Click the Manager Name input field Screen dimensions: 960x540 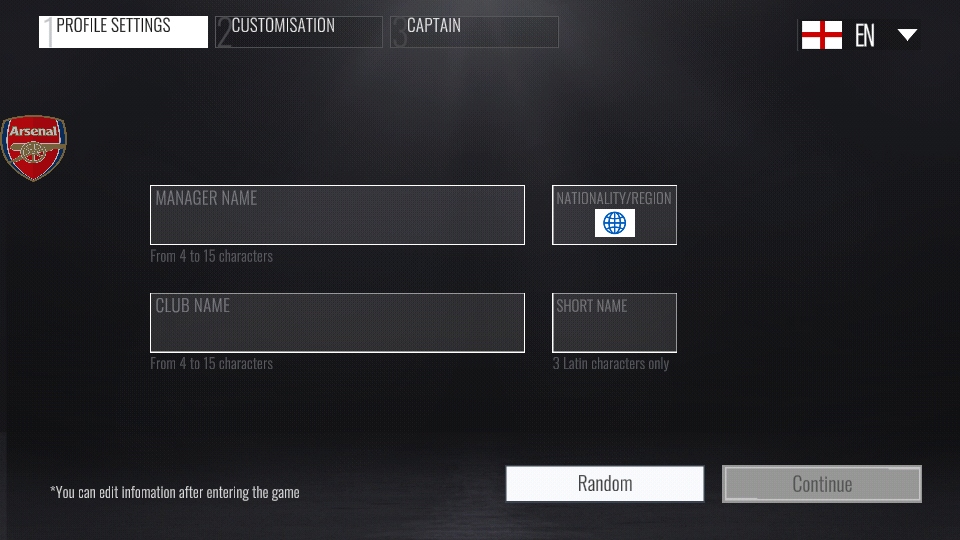point(337,215)
